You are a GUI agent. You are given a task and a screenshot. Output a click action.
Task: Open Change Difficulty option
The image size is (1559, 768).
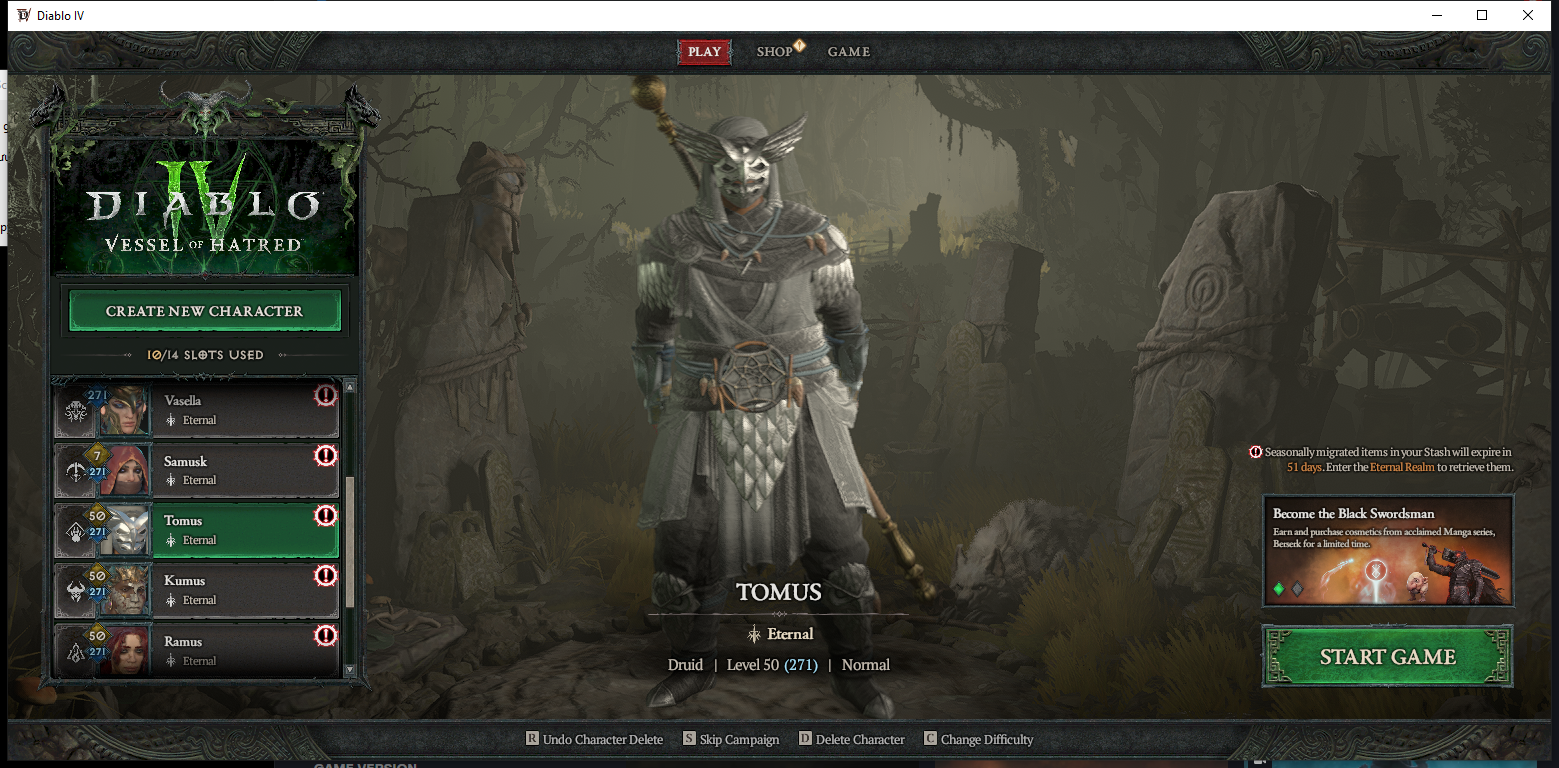tap(979, 740)
